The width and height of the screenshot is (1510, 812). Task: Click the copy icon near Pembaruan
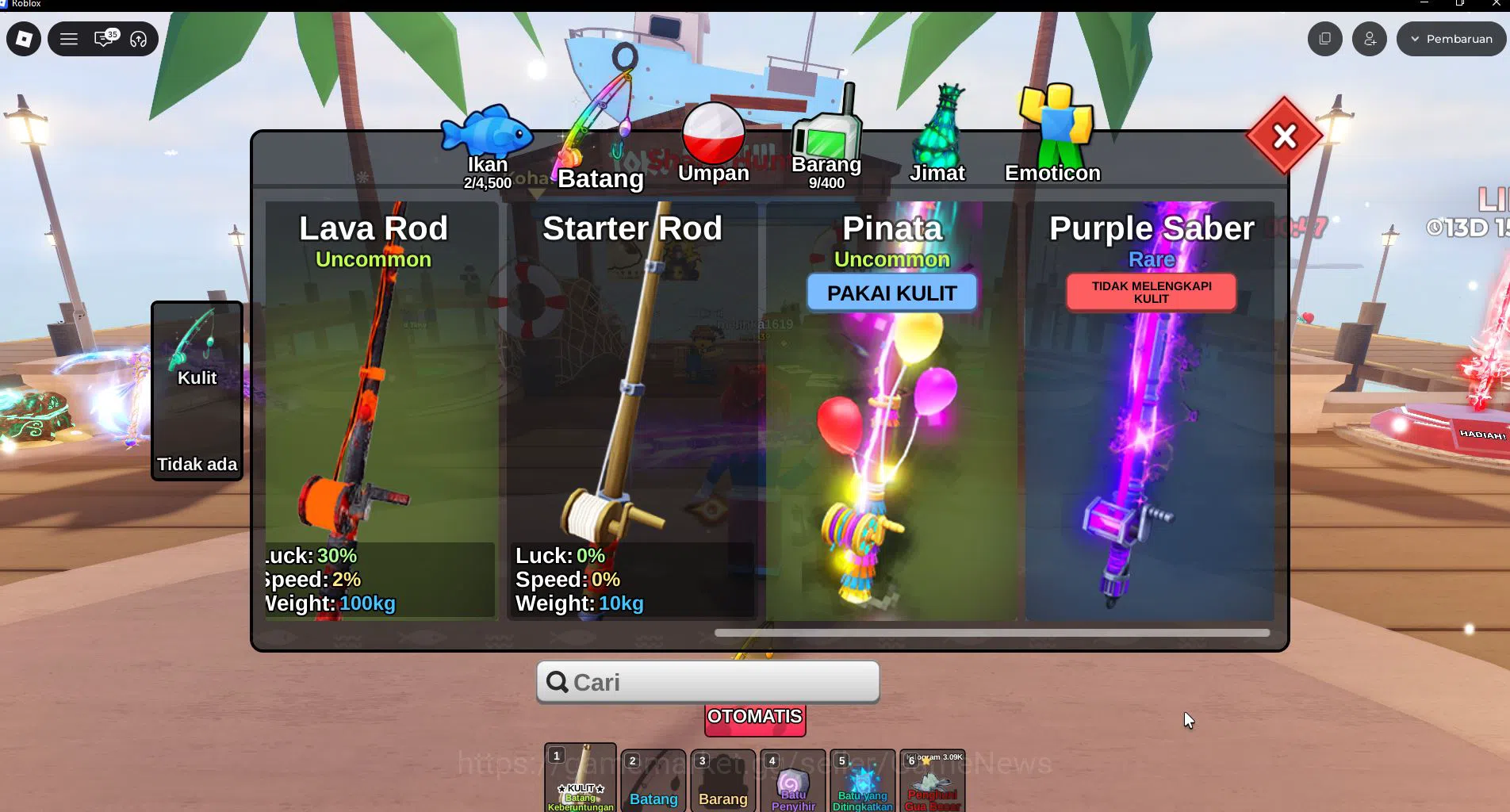1324,38
